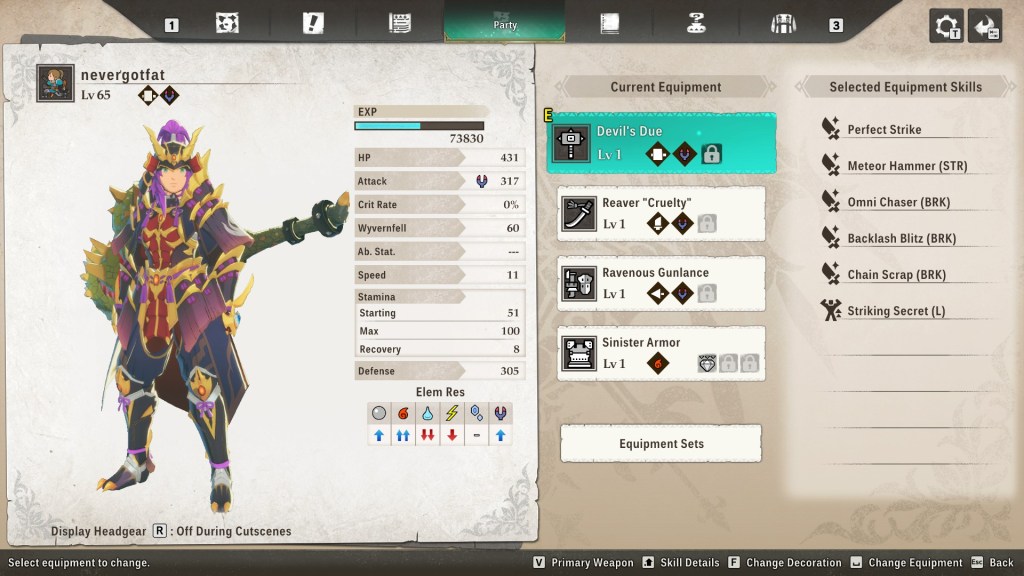Pick the Sinister Armor slot
1024x576 pixels.
tap(661, 353)
